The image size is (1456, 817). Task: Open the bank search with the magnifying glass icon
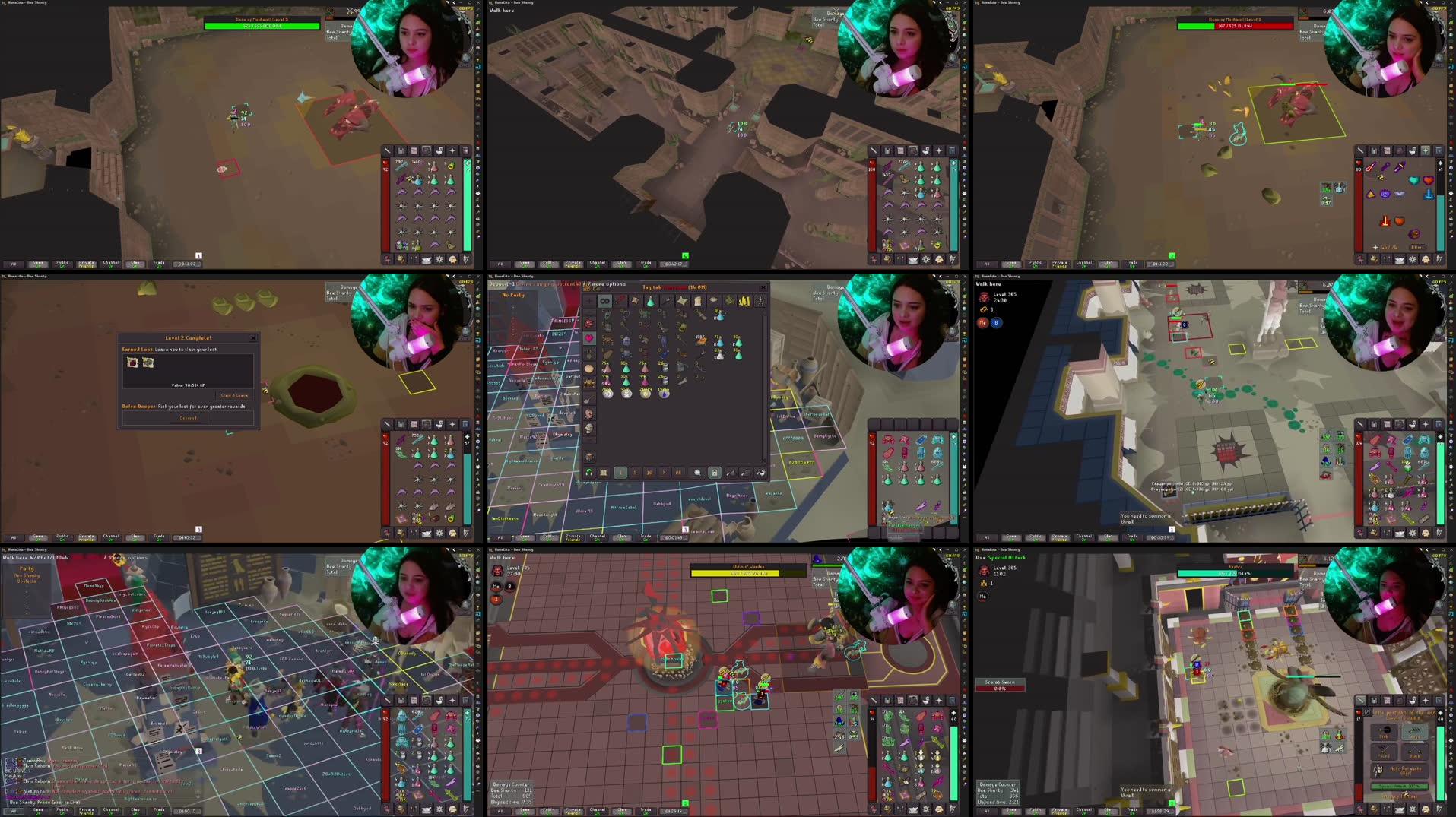697,473
